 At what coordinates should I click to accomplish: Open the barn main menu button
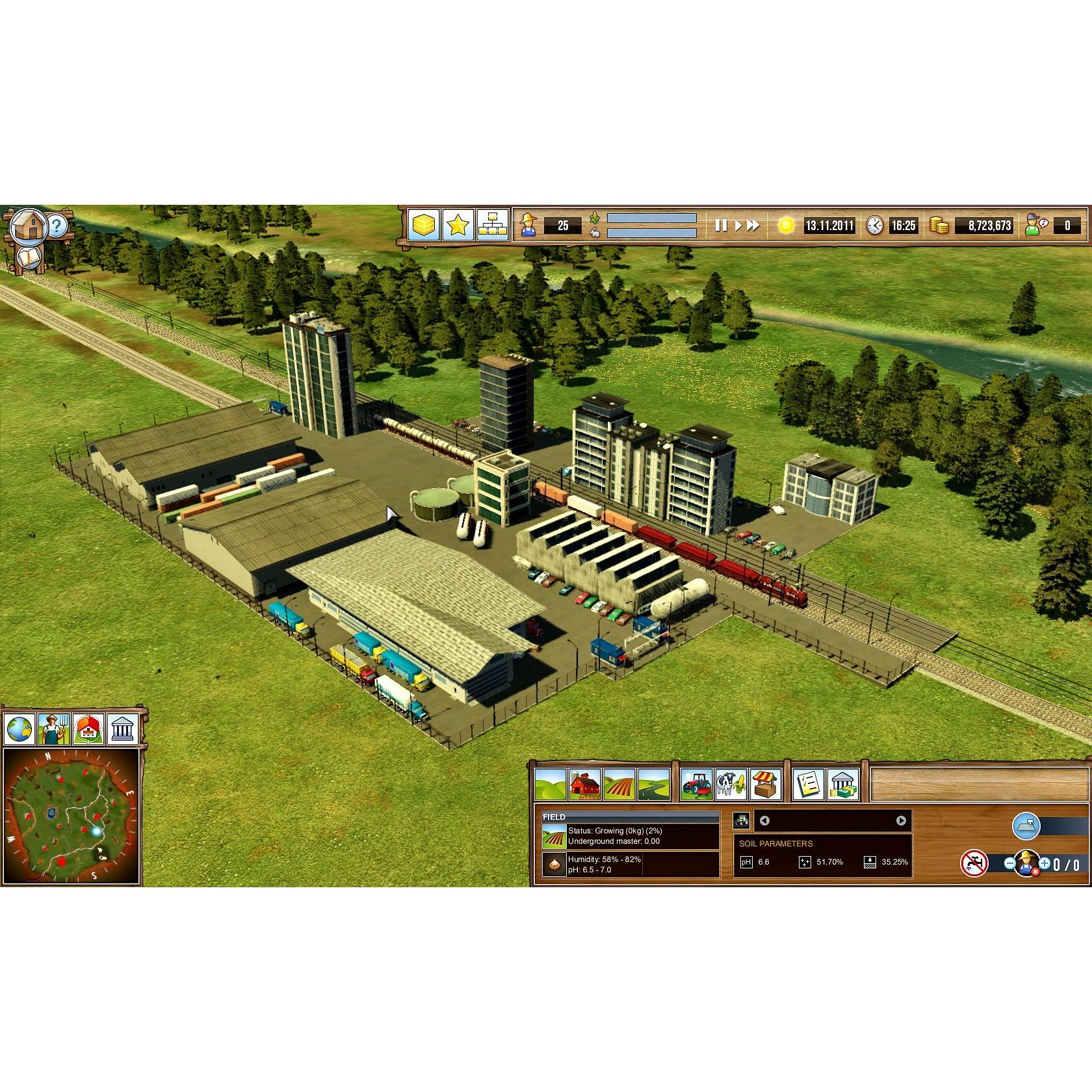(29, 226)
